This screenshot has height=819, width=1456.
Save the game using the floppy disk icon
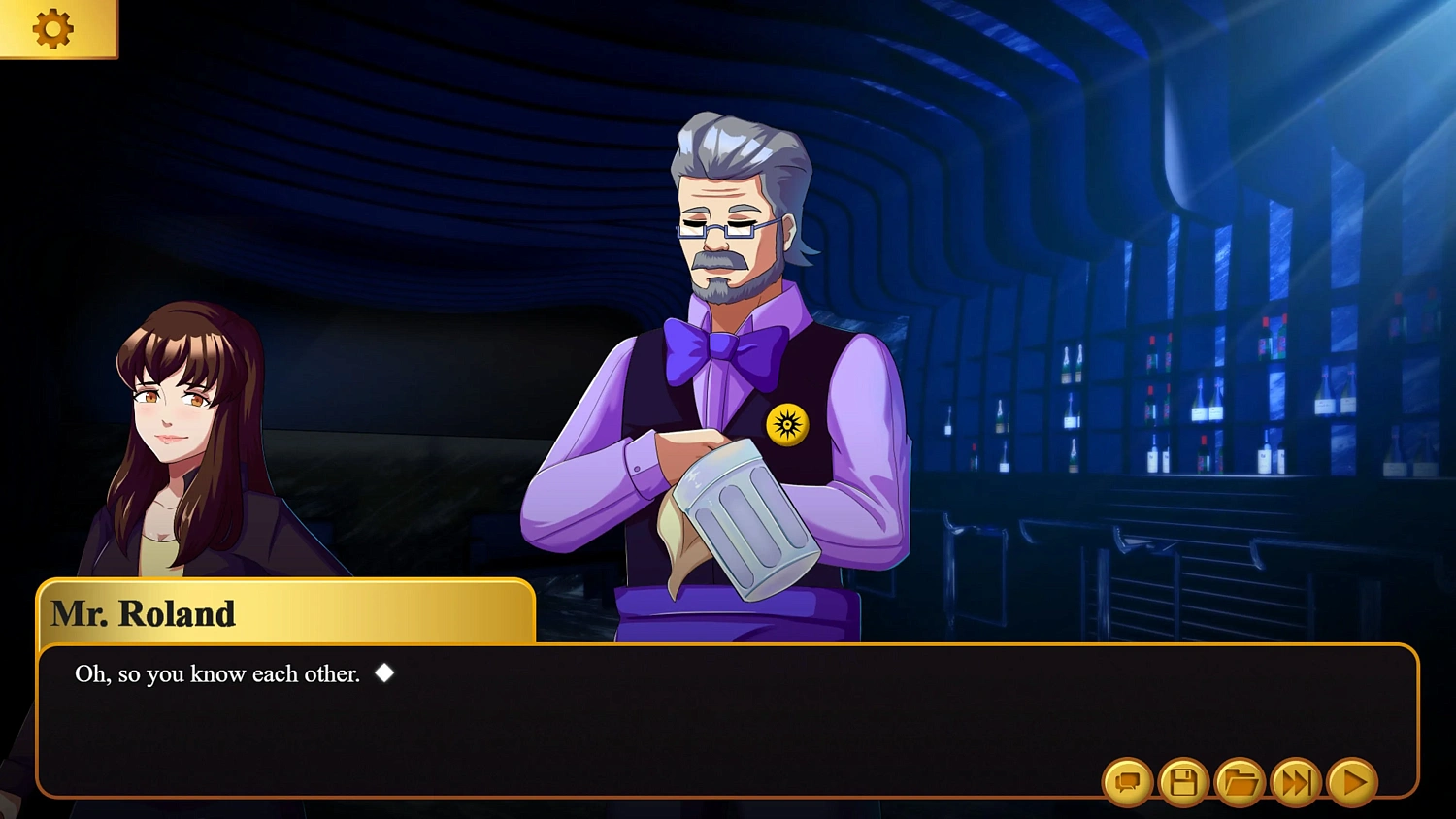click(x=1183, y=780)
